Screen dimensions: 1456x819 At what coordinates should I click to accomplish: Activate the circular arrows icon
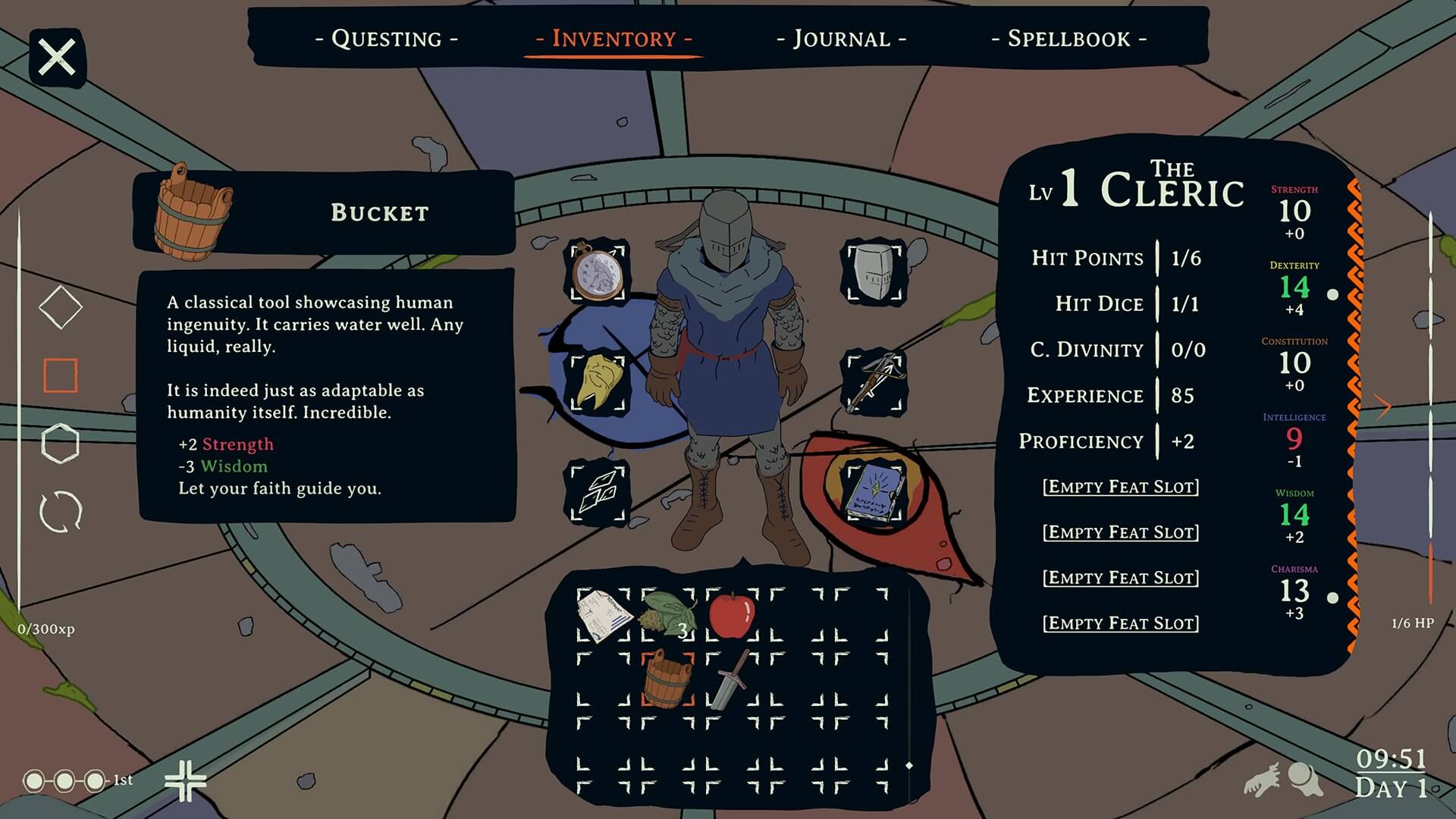[61, 512]
